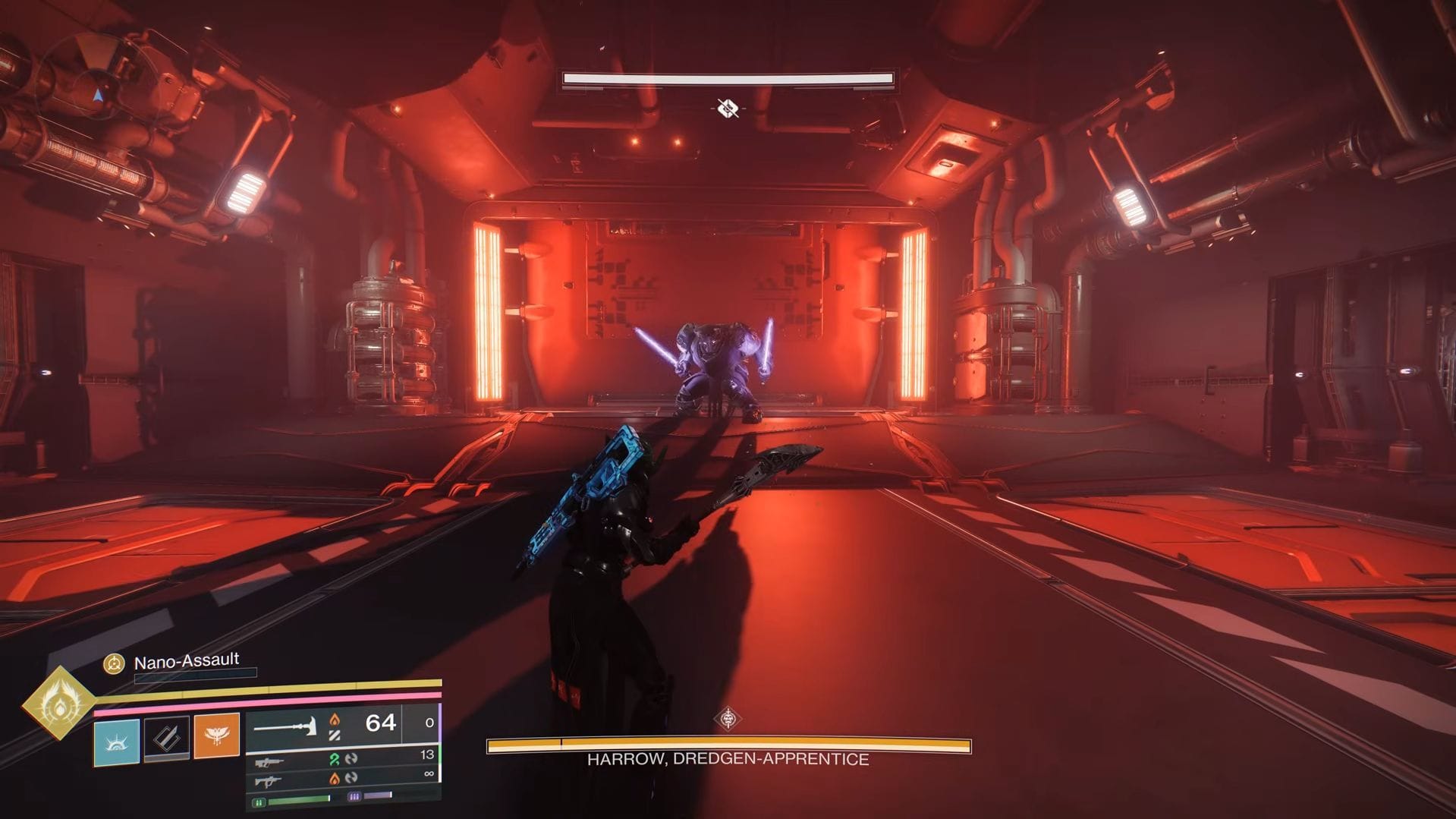The height and width of the screenshot is (819, 1456).
Task: Select the orange phoenix grenade ability icon
Action: (218, 736)
